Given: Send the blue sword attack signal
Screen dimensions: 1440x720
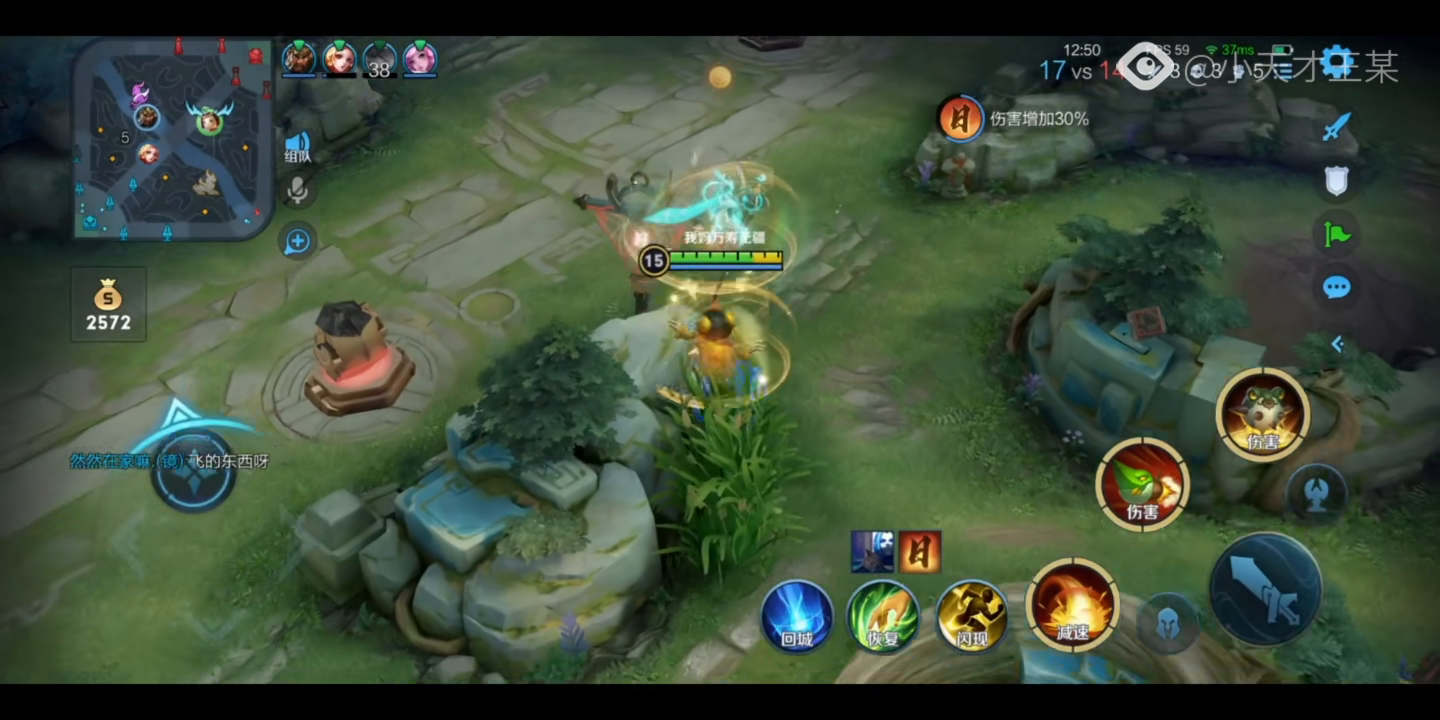Looking at the screenshot, I should 1336,127.
